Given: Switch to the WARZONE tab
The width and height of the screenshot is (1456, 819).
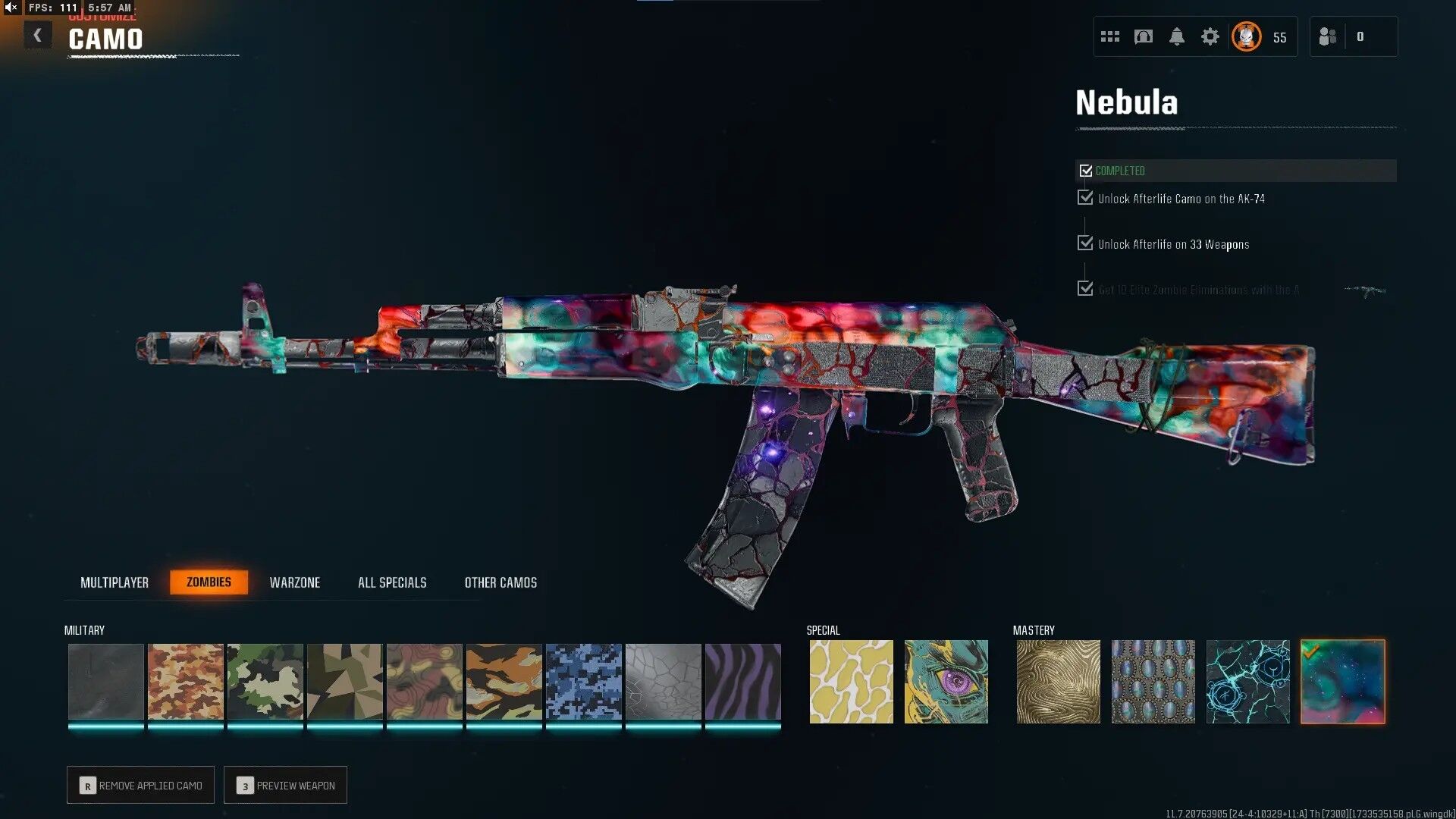Looking at the screenshot, I should click(x=296, y=582).
